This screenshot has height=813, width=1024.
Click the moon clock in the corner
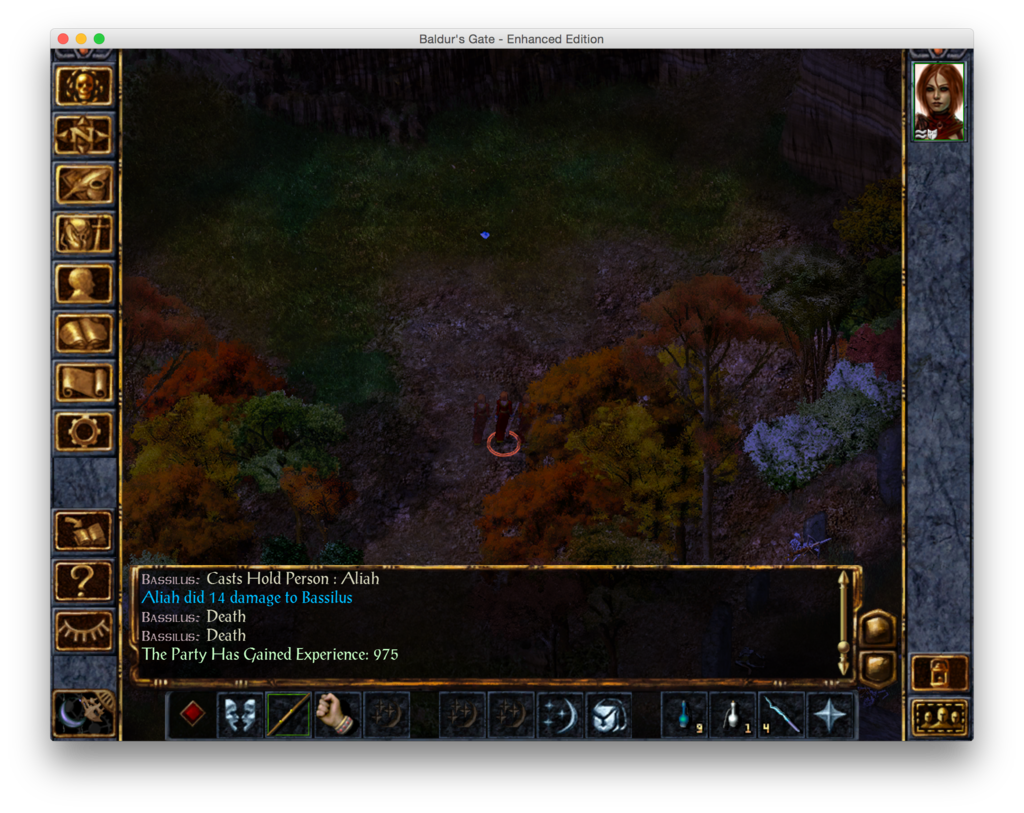click(84, 712)
